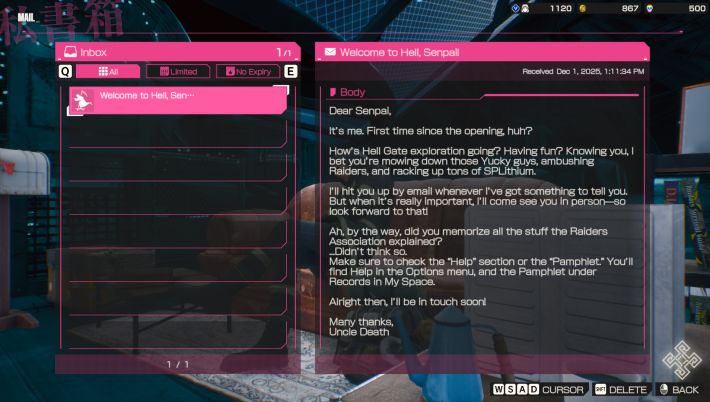This screenshot has height=402, width=710.
Task: Show the Limited mail tab
Action: (178, 71)
